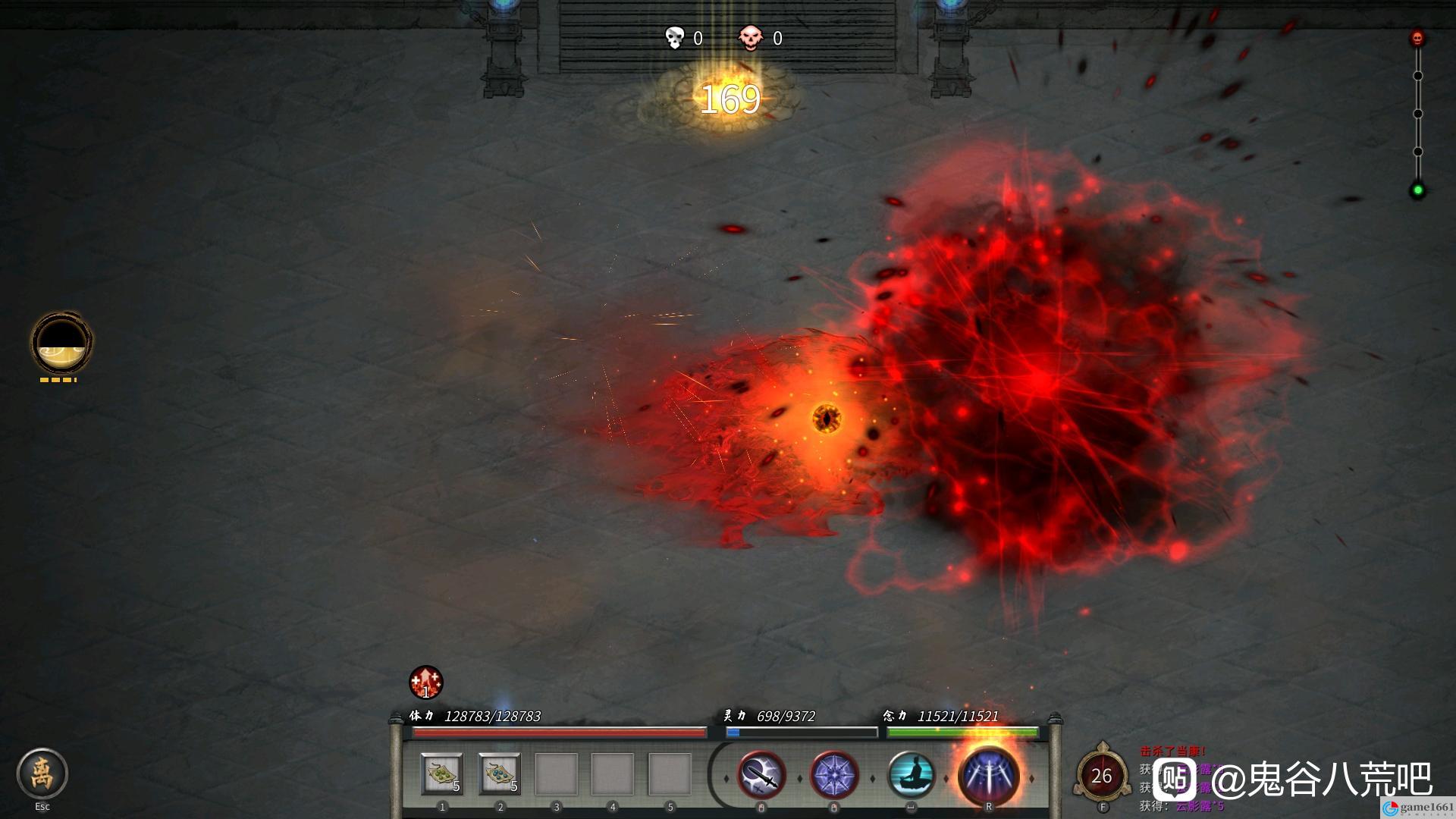The width and height of the screenshot is (1456, 819).
Task: Click the Tieba watermark logo
Action: [1175, 779]
